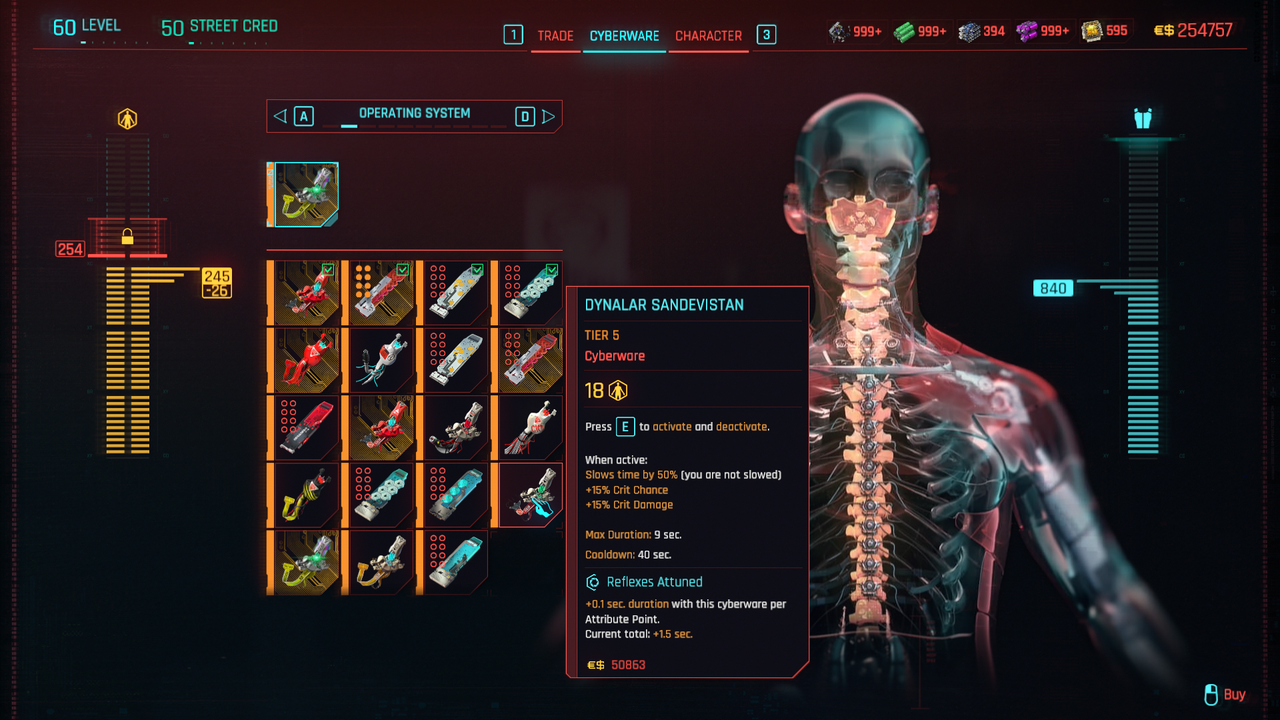Click the checkmark on the teal coil Sandevistan

(551, 270)
